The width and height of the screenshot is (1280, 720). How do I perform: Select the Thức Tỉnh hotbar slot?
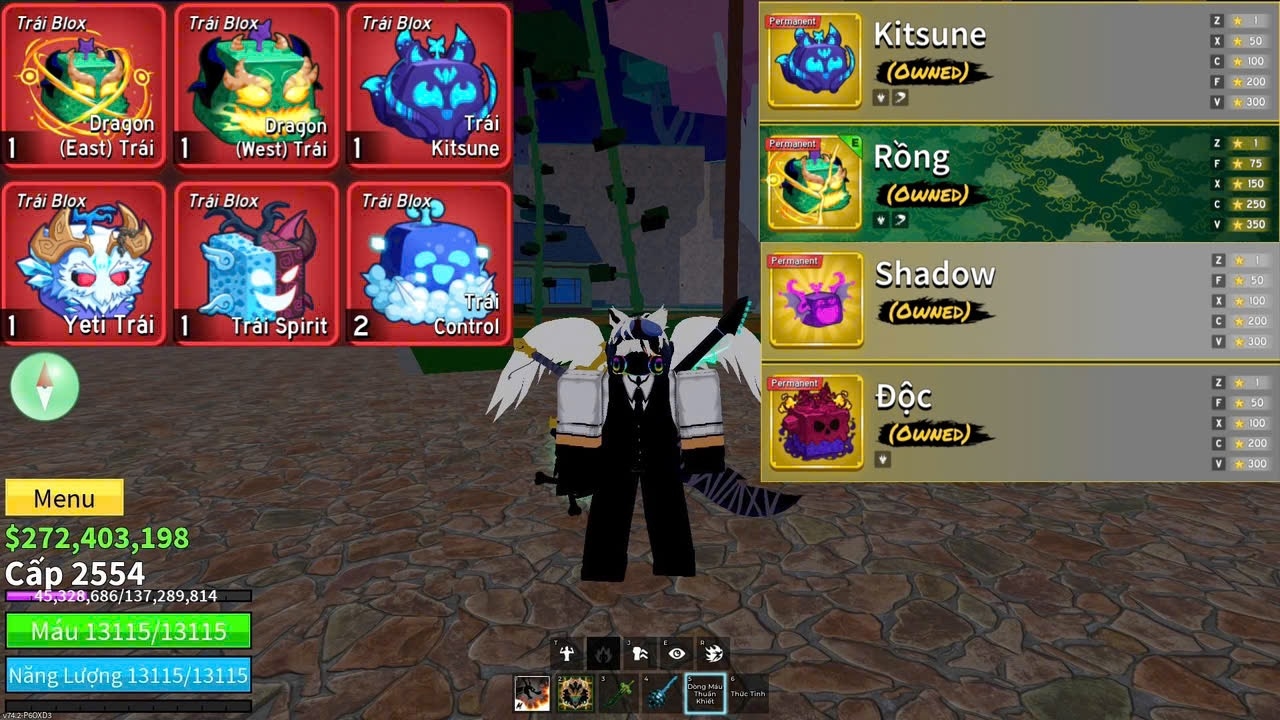point(748,693)
